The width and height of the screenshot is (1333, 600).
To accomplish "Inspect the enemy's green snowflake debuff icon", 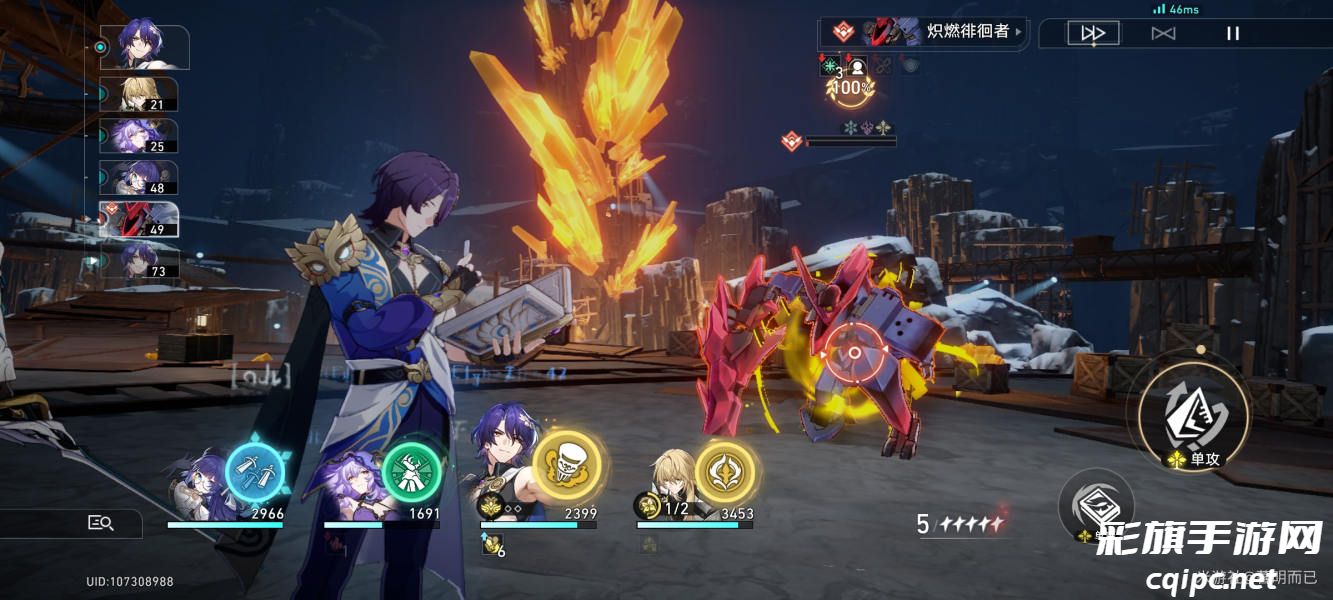I will (x=829, y=66).
